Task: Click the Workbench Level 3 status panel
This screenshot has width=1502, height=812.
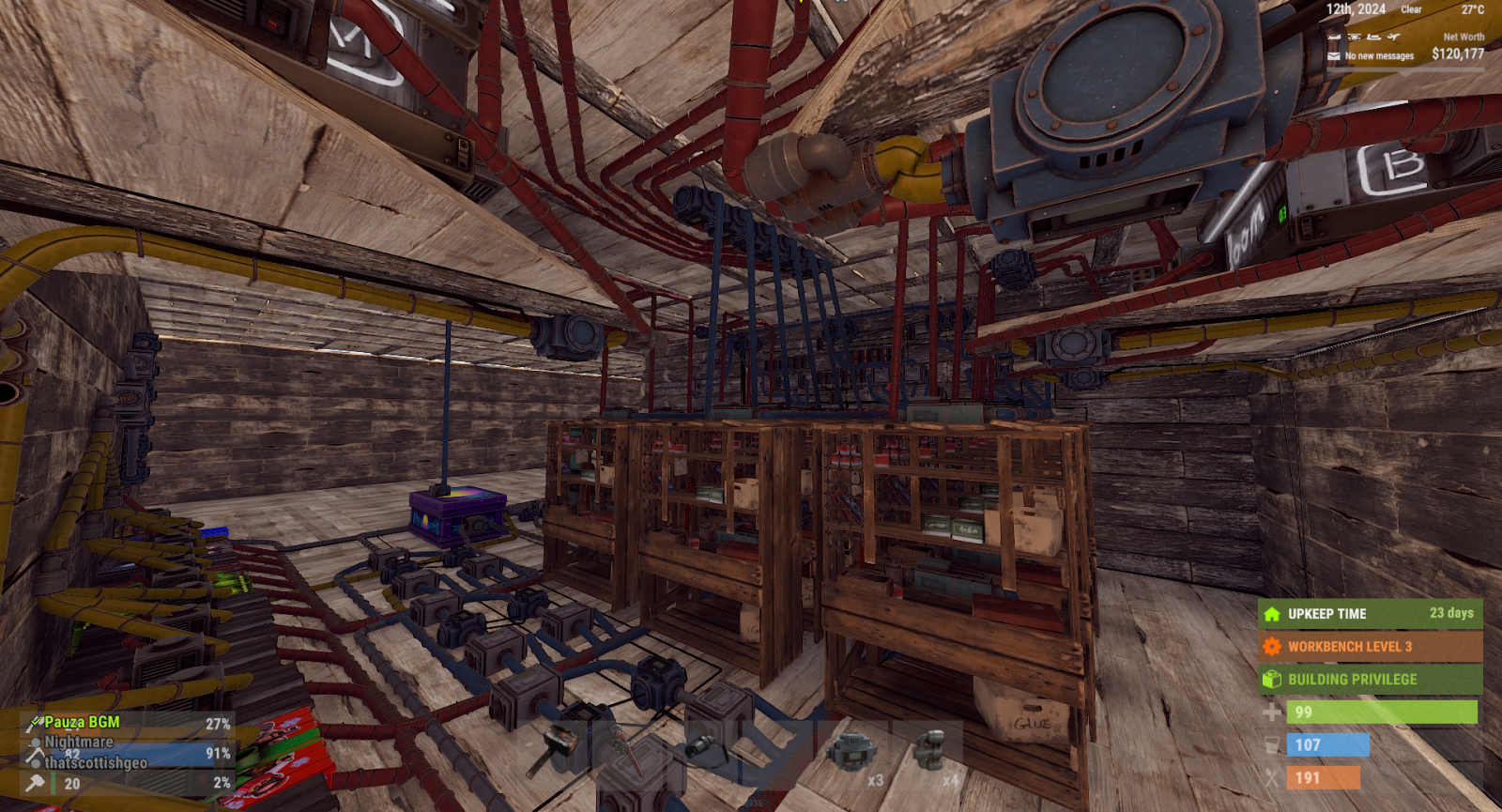Action: pyautogui.click(x=1370, y=647)
